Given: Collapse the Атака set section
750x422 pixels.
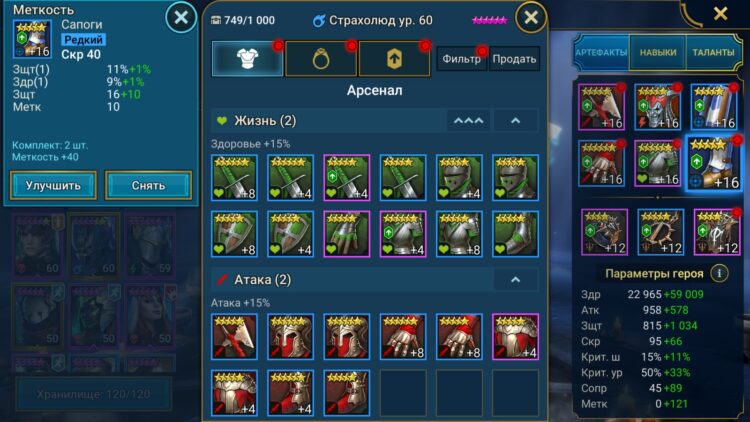Looking at the screenshot, I should (515, 280).
